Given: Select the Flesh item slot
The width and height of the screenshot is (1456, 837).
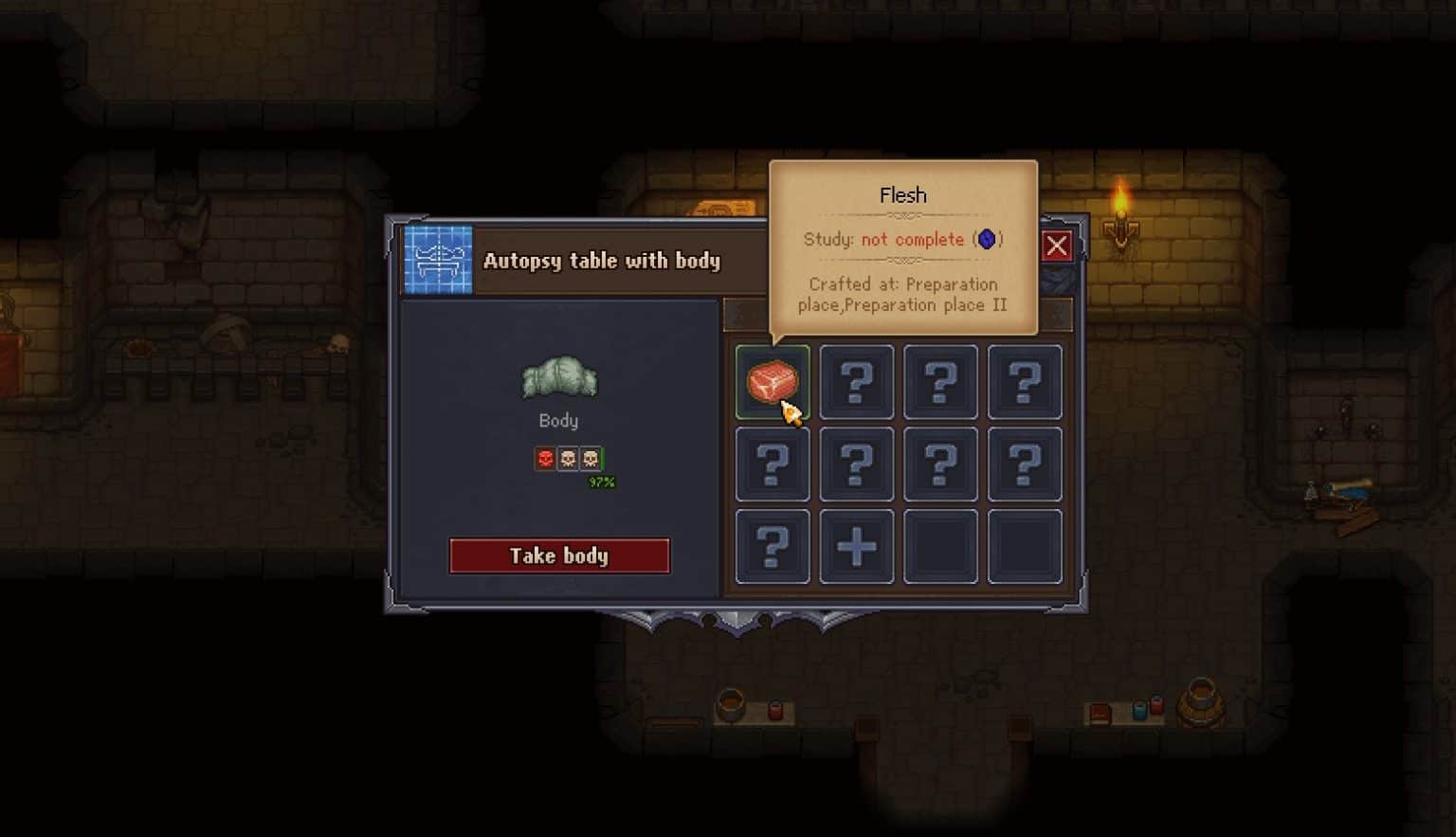Looking at the screenshot, I should point(772,382).
